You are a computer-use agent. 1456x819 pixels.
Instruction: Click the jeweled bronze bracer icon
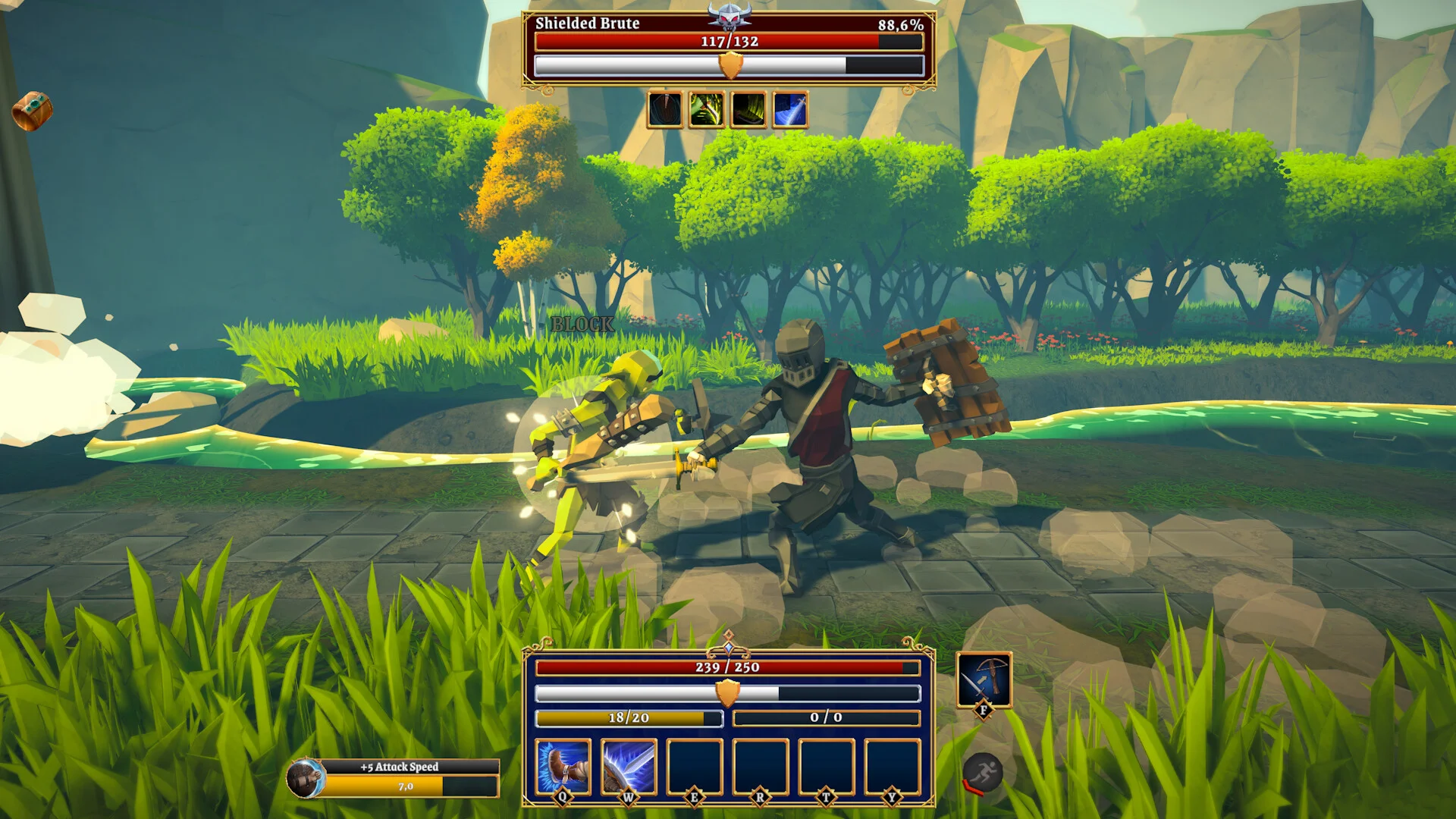pos(32,111)
